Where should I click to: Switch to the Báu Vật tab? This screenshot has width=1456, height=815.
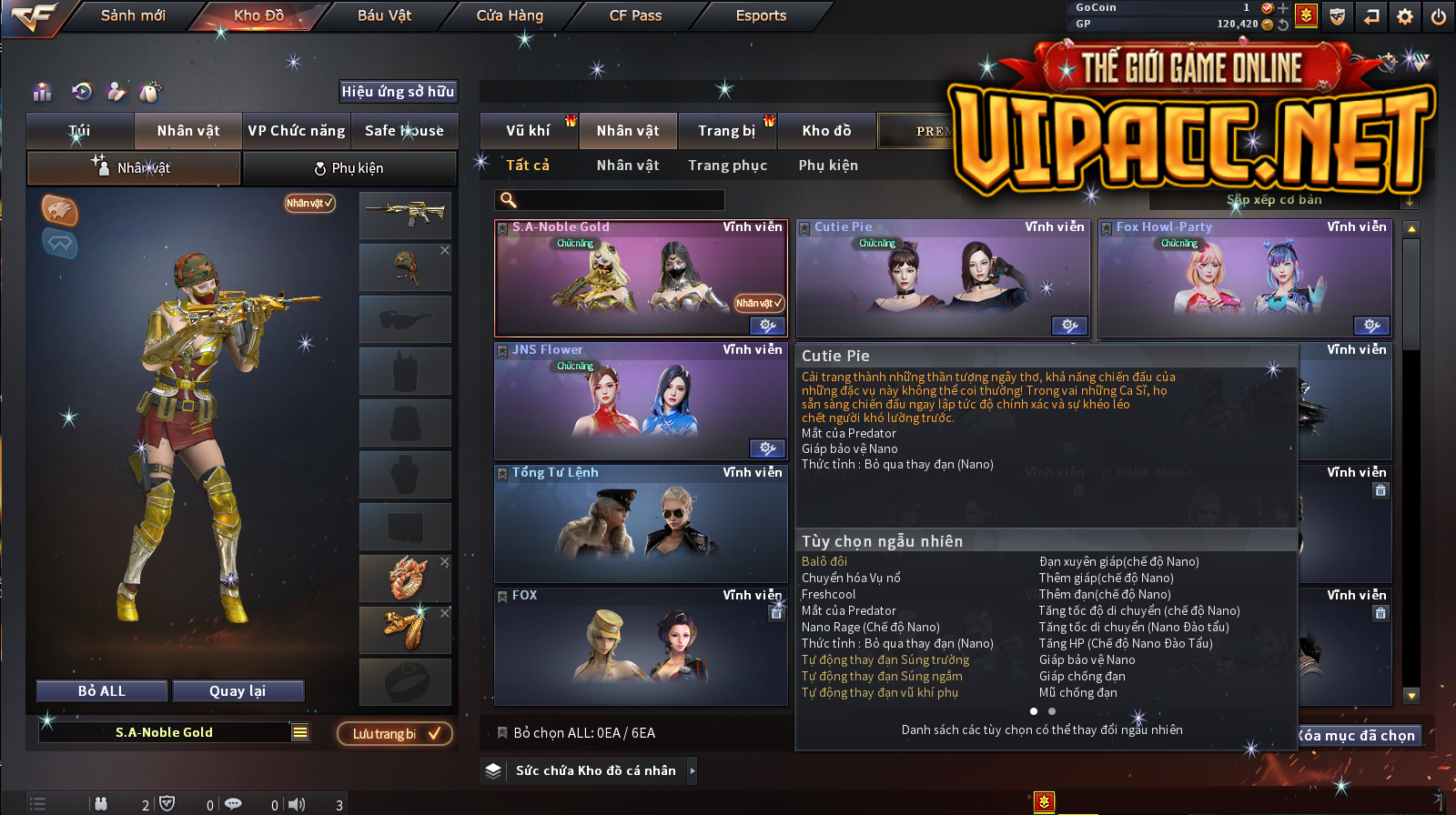point(384,15)
